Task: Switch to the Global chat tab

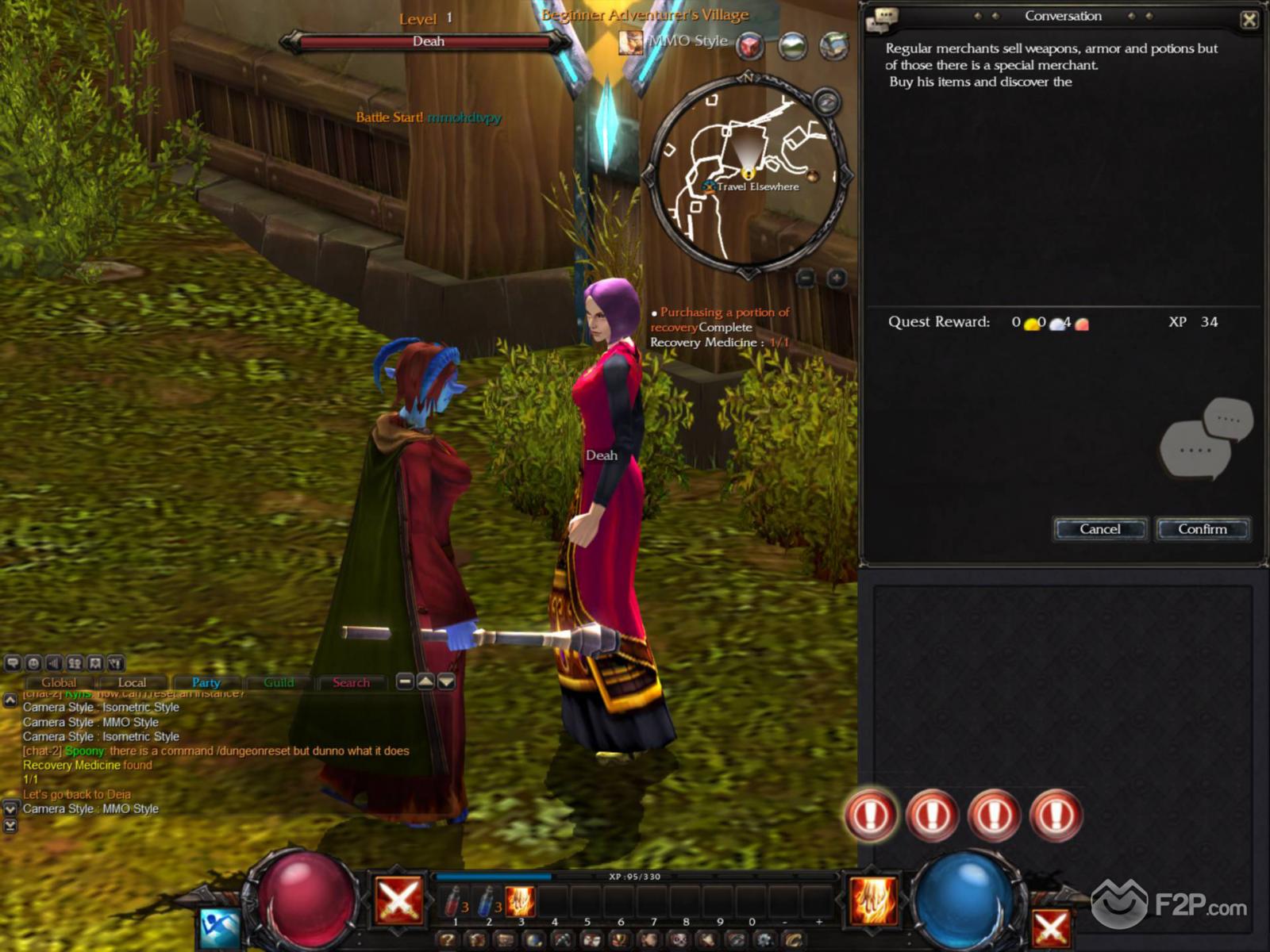Action: (x=59, y=682)
